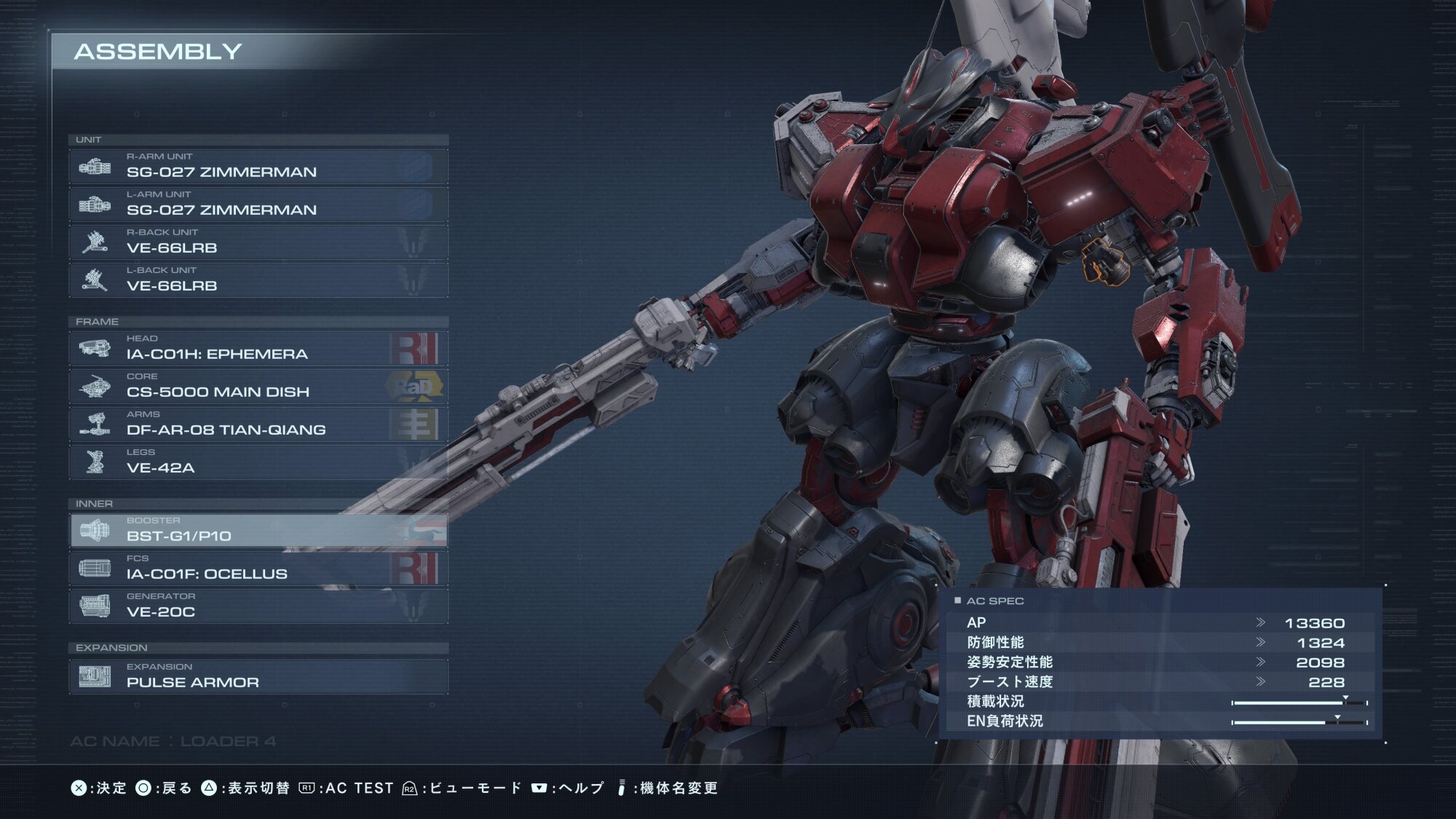Open the CS-5000 Main Dish core slot
The height and width of the screenshot is (819, 1456).
[258, 387]
